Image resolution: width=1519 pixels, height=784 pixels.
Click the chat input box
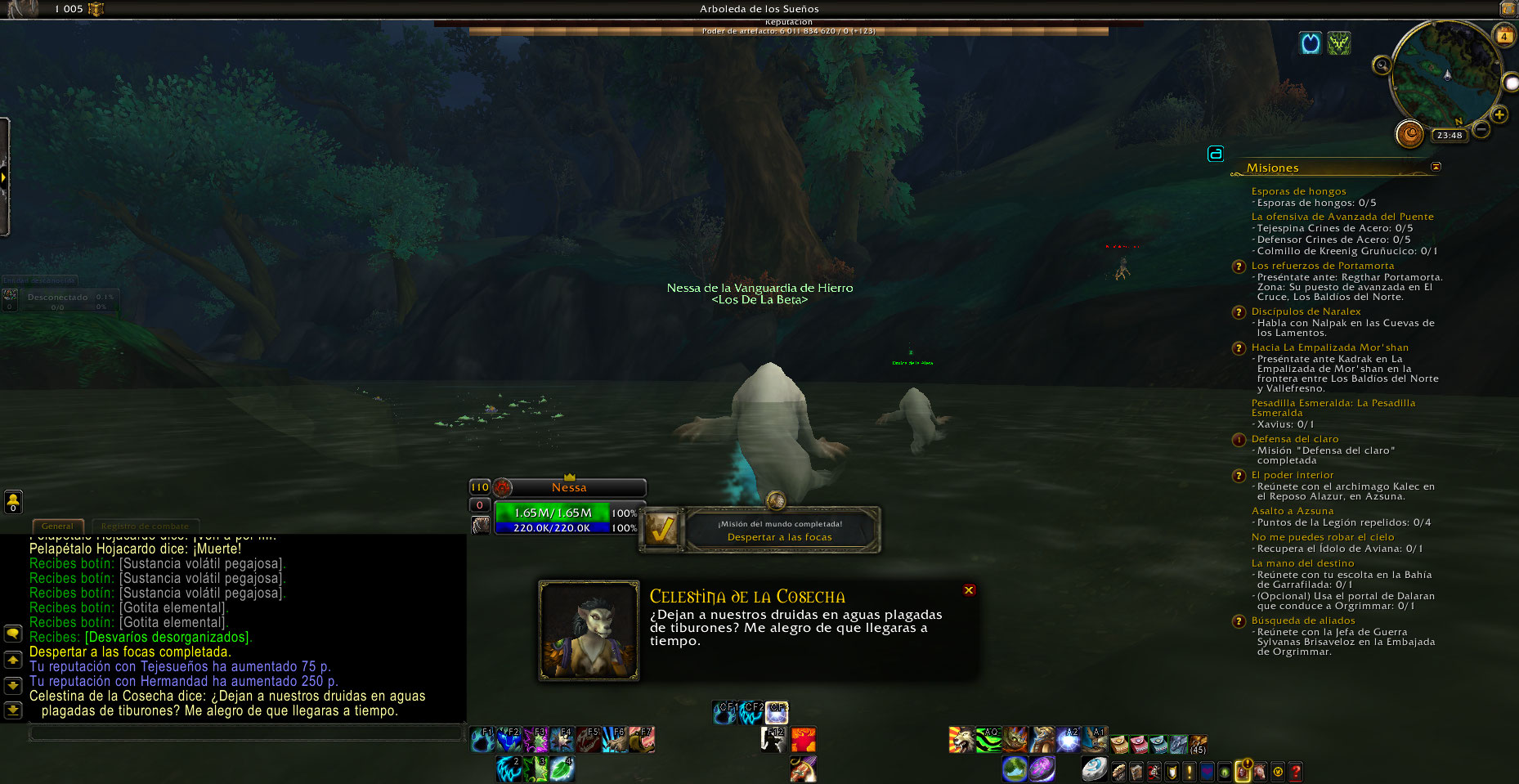pos(245,732)
